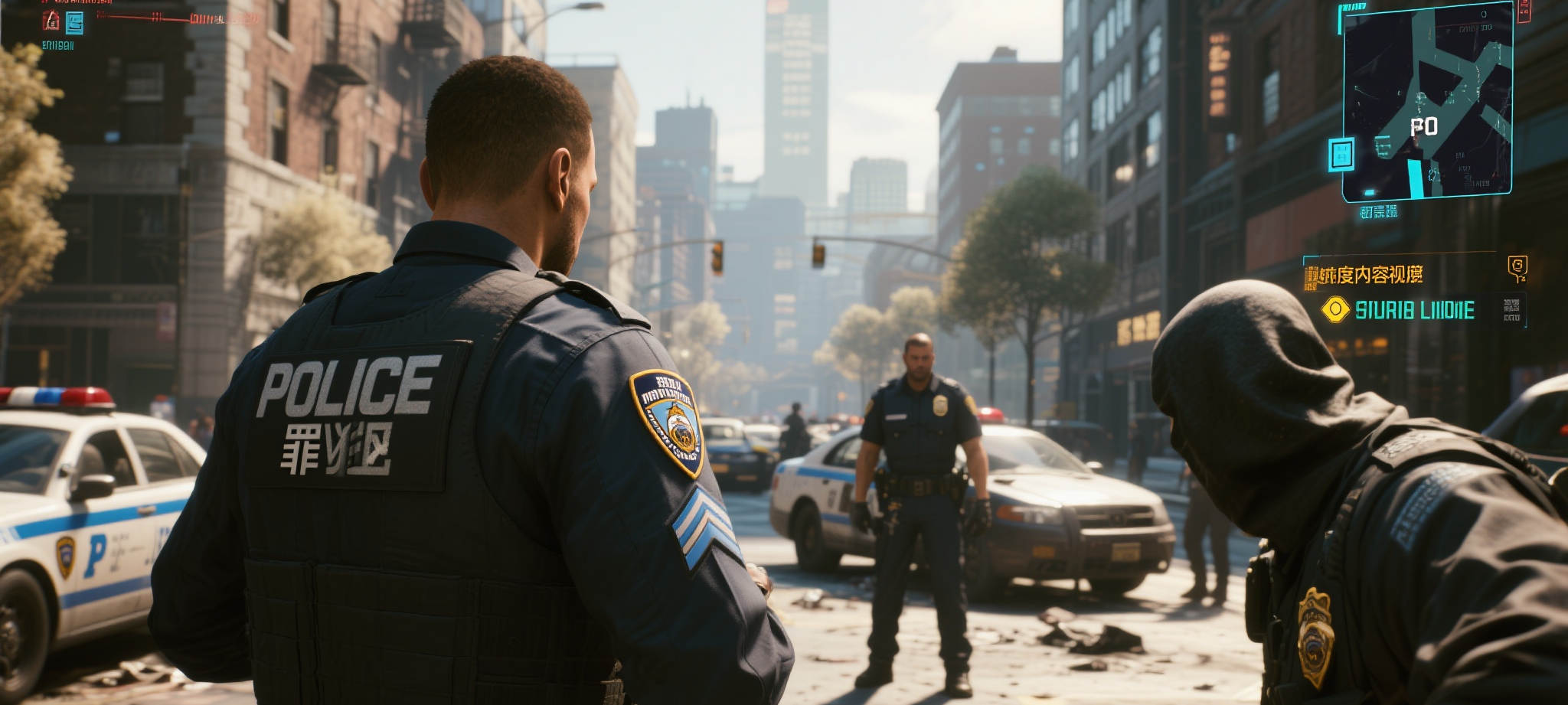Click the orange map-pin icon by quest tracker
Image resolution: width=1568 pixels, height=705 pixels.
(x=1516, y=266)
